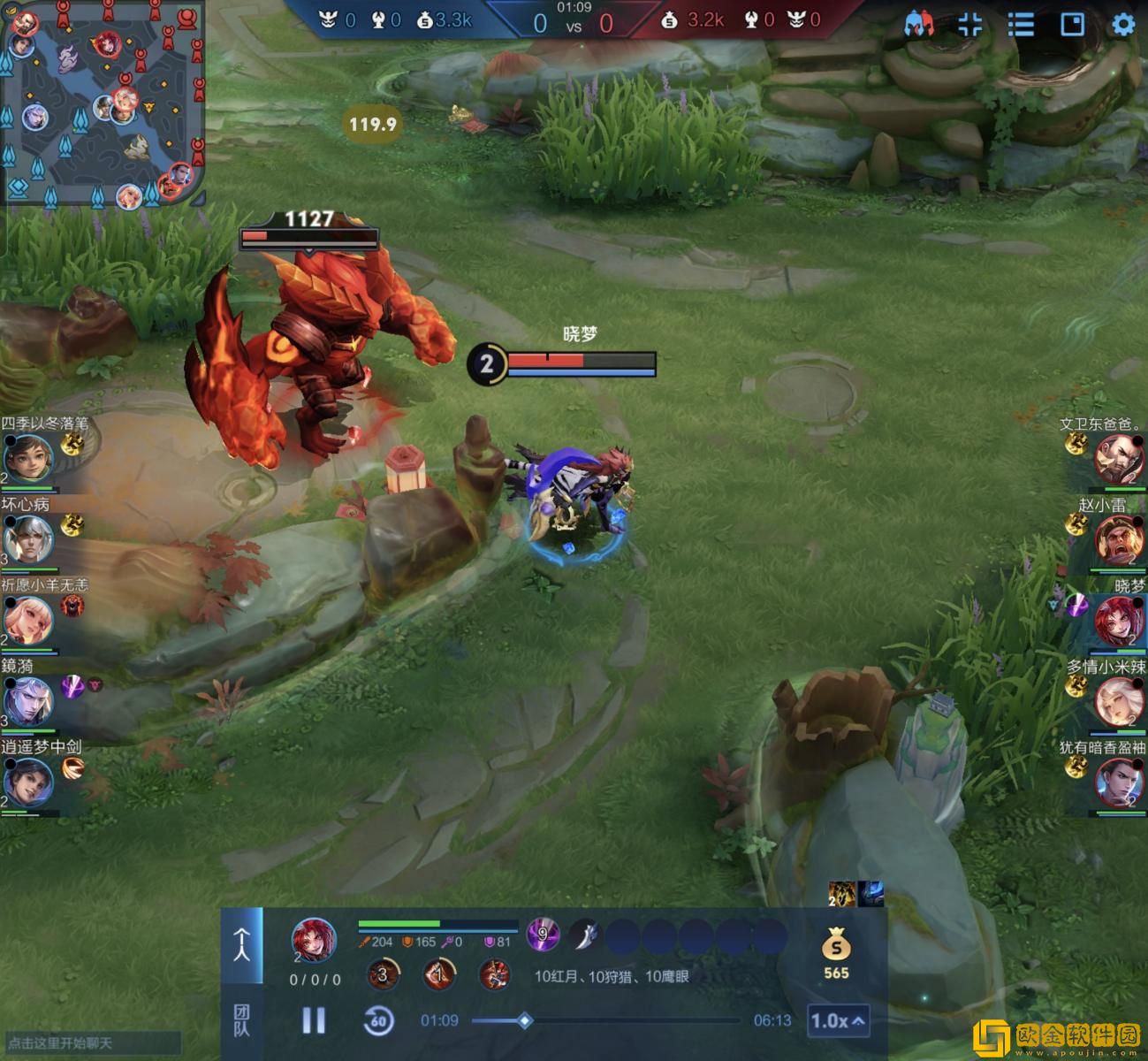Pause the replay playback

click(x=314, y=1020)
